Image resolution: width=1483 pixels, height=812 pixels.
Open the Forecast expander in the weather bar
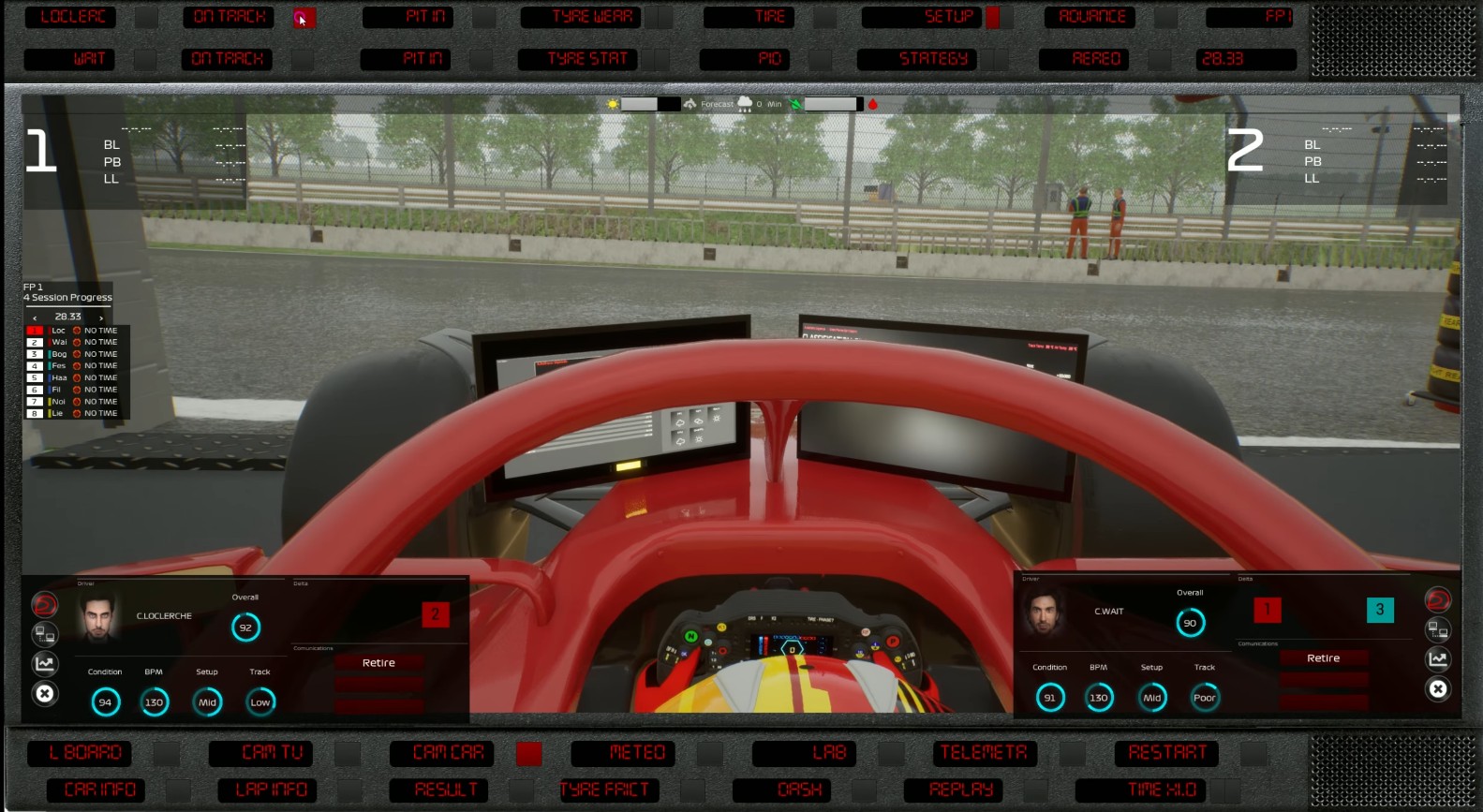tap(717, 103)
